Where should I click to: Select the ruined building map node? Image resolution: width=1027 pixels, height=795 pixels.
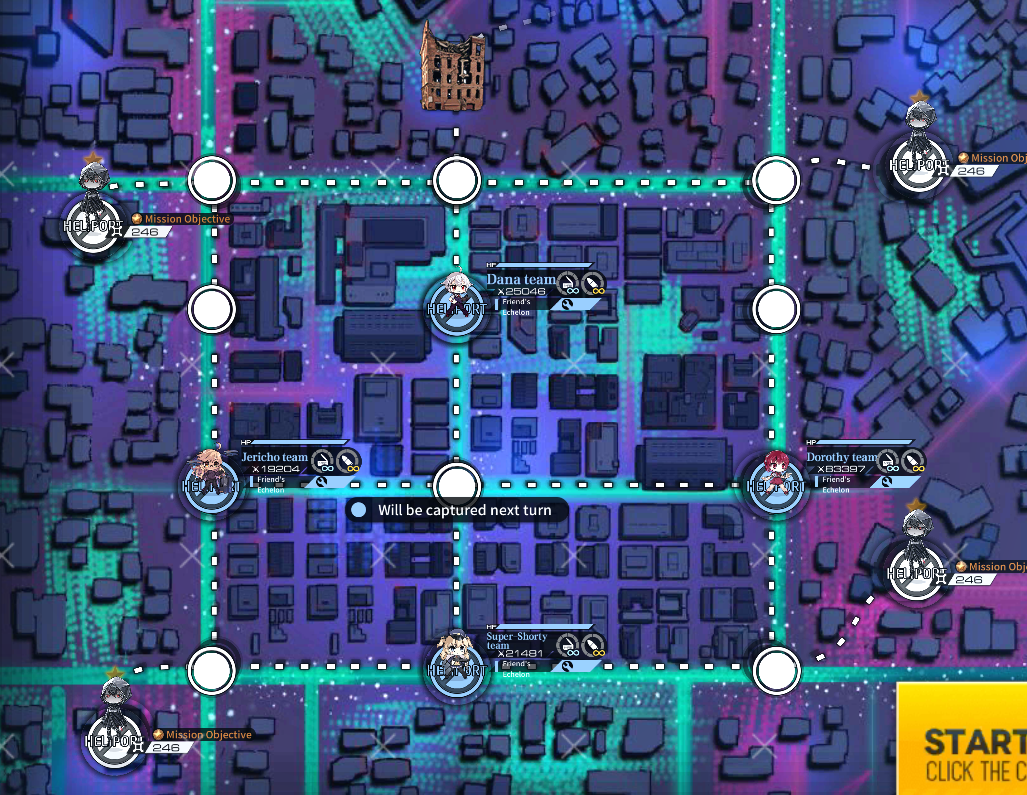[x=454, y=67]
